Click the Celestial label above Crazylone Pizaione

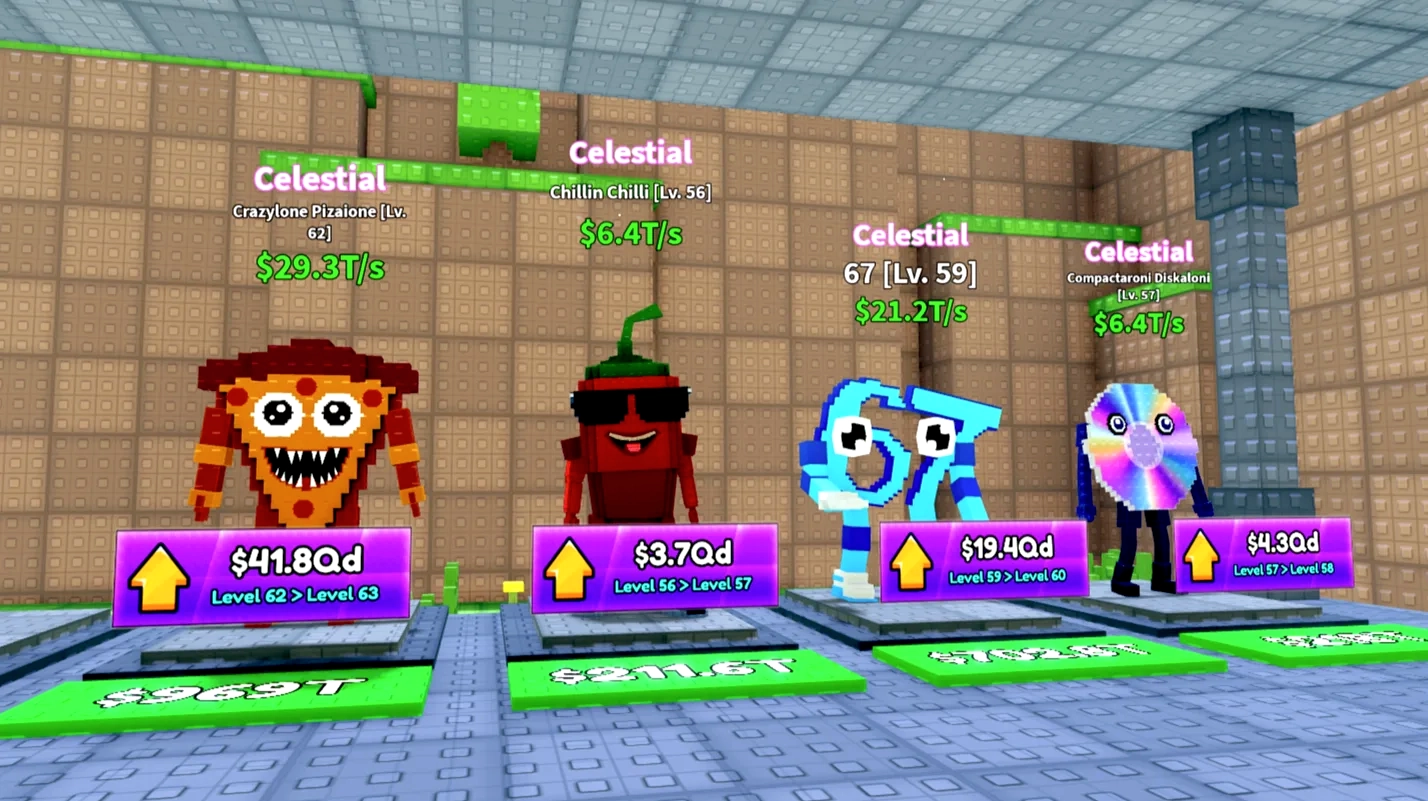(x=319, y=180)
